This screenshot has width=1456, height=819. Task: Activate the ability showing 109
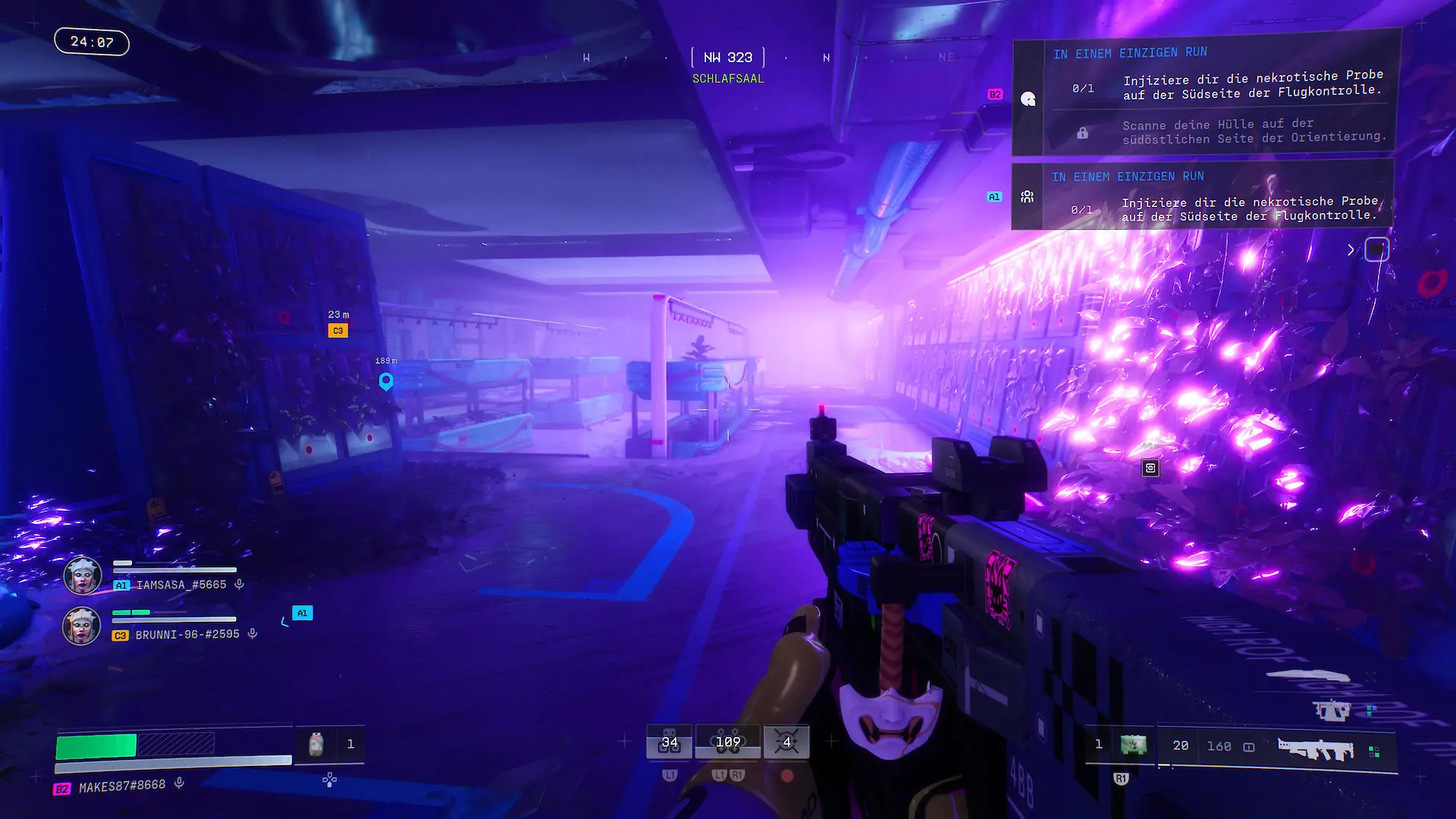(728, 742)
